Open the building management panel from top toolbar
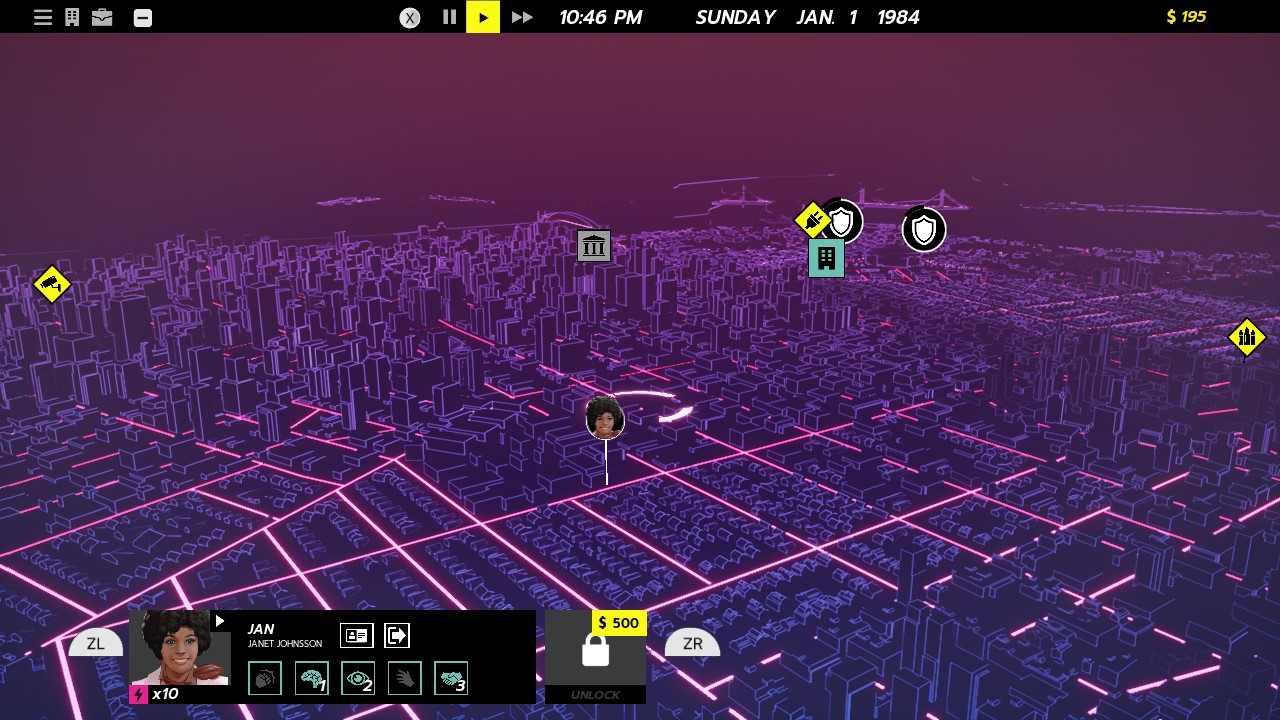The height and width of the screenshot is (720, 1280). (x=71, y=16)
